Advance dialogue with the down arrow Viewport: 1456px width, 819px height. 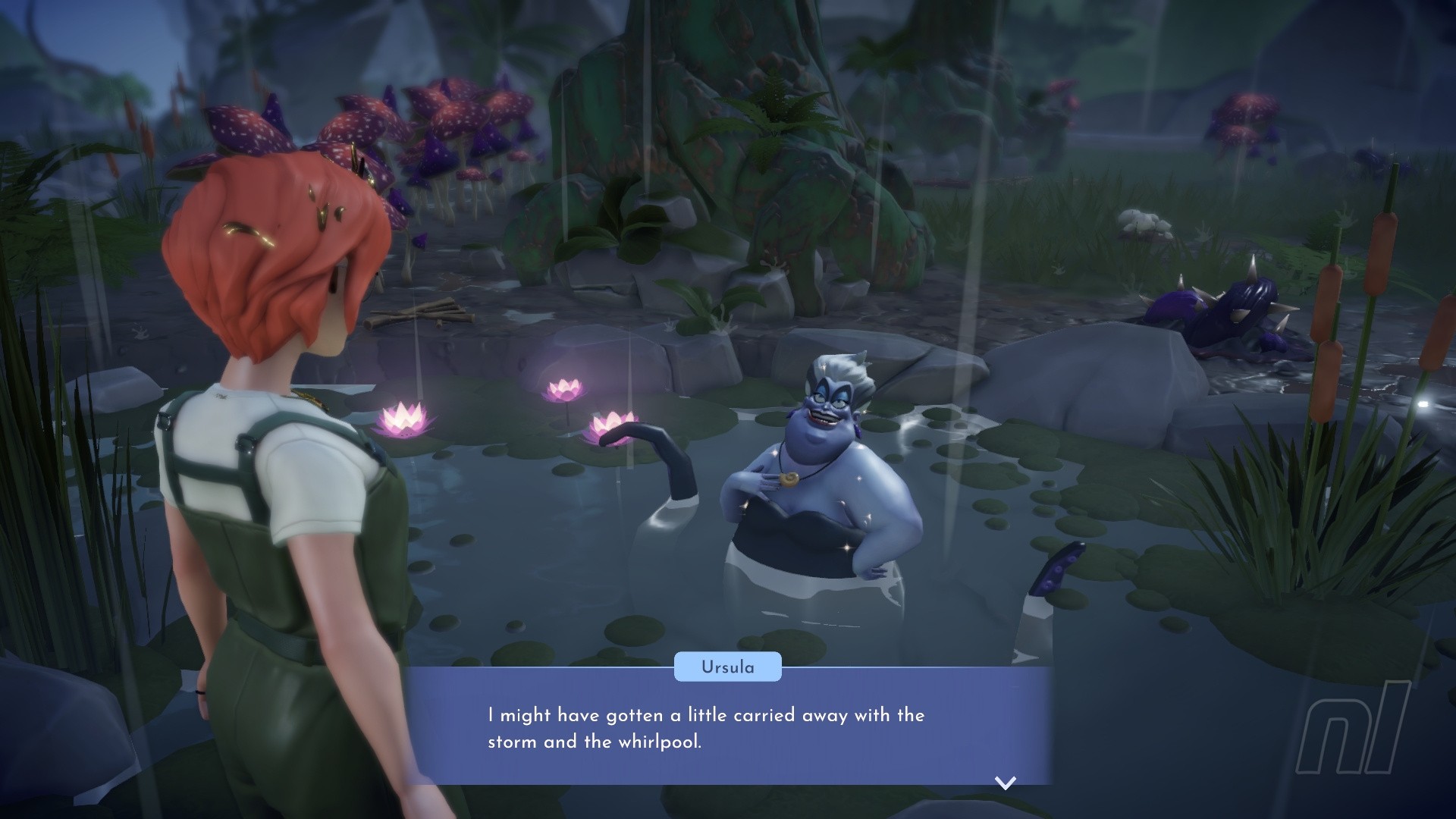pyautogui.click(x=1005, y=783)
